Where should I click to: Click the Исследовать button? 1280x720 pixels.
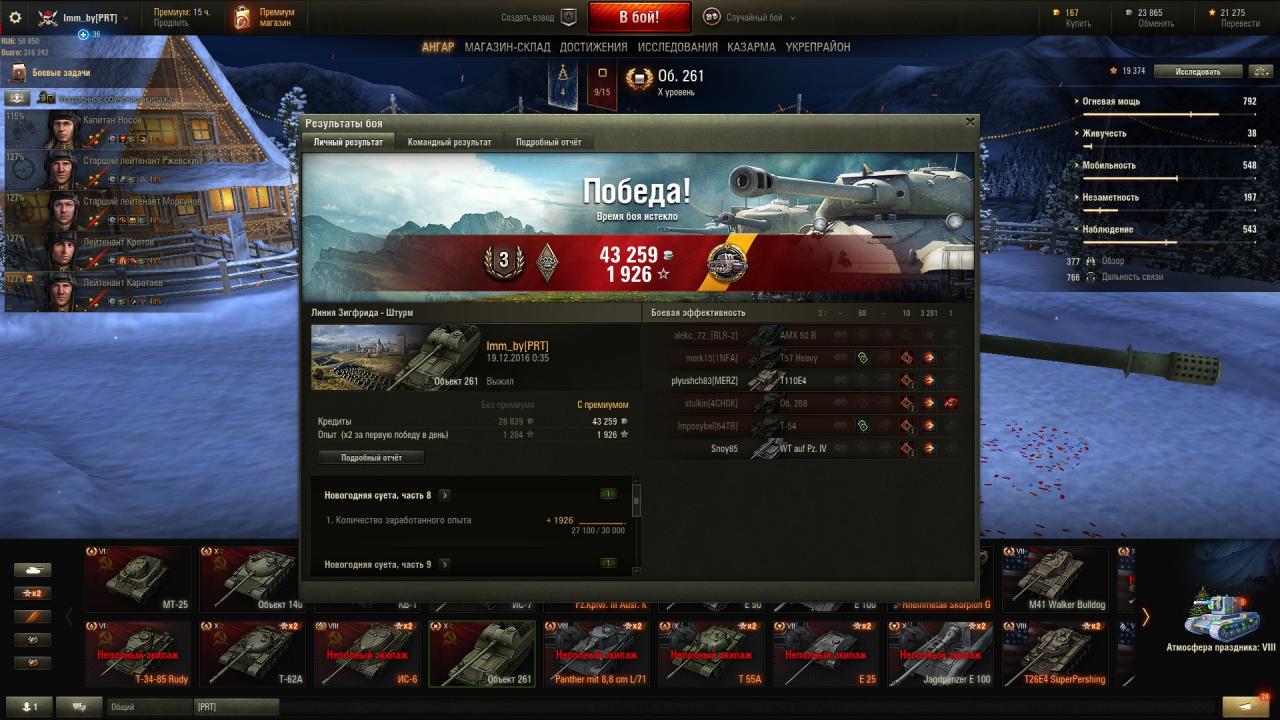point(1198,71)
